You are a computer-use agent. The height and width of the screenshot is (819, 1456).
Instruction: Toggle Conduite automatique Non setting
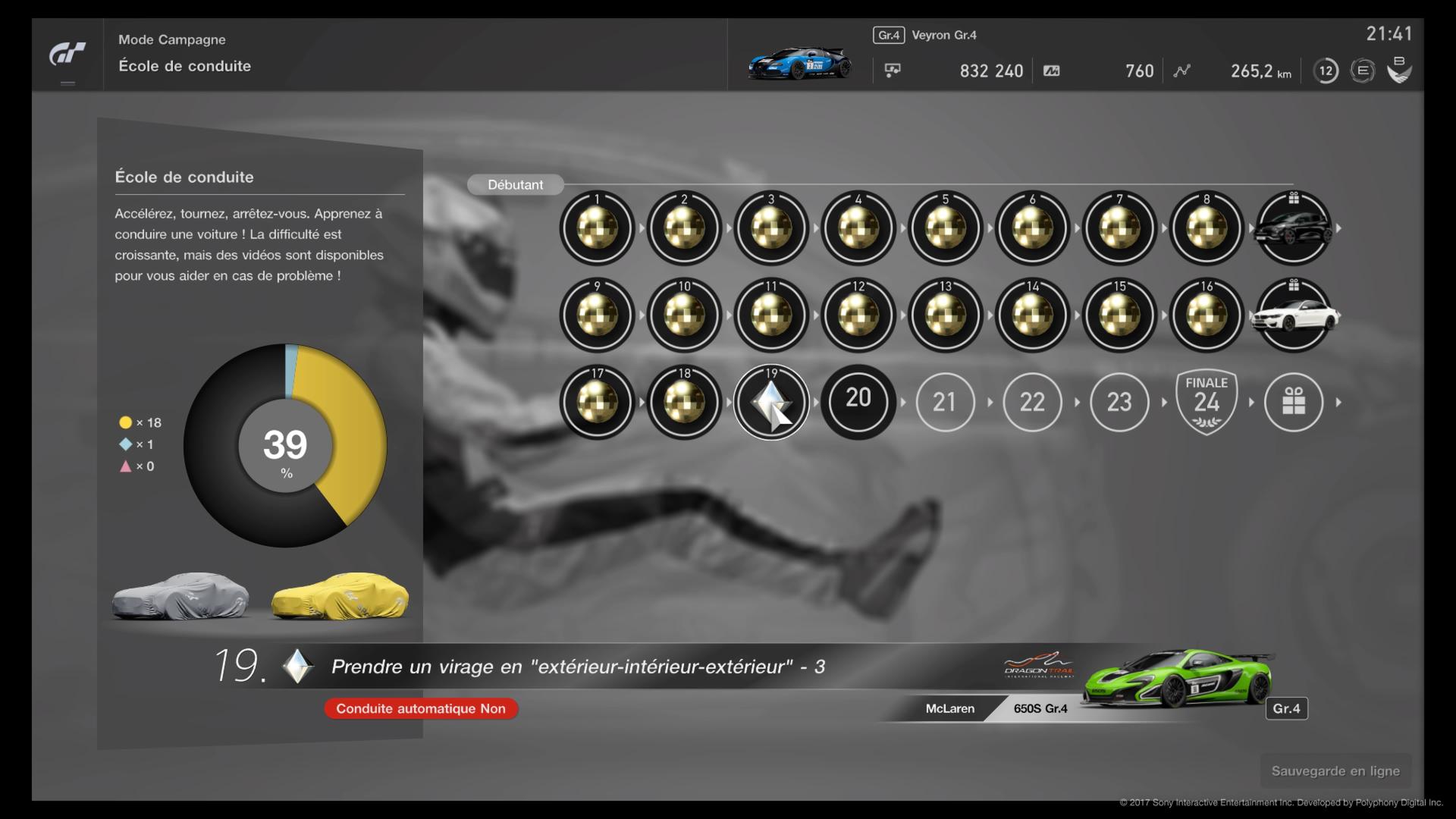point(421,708)
